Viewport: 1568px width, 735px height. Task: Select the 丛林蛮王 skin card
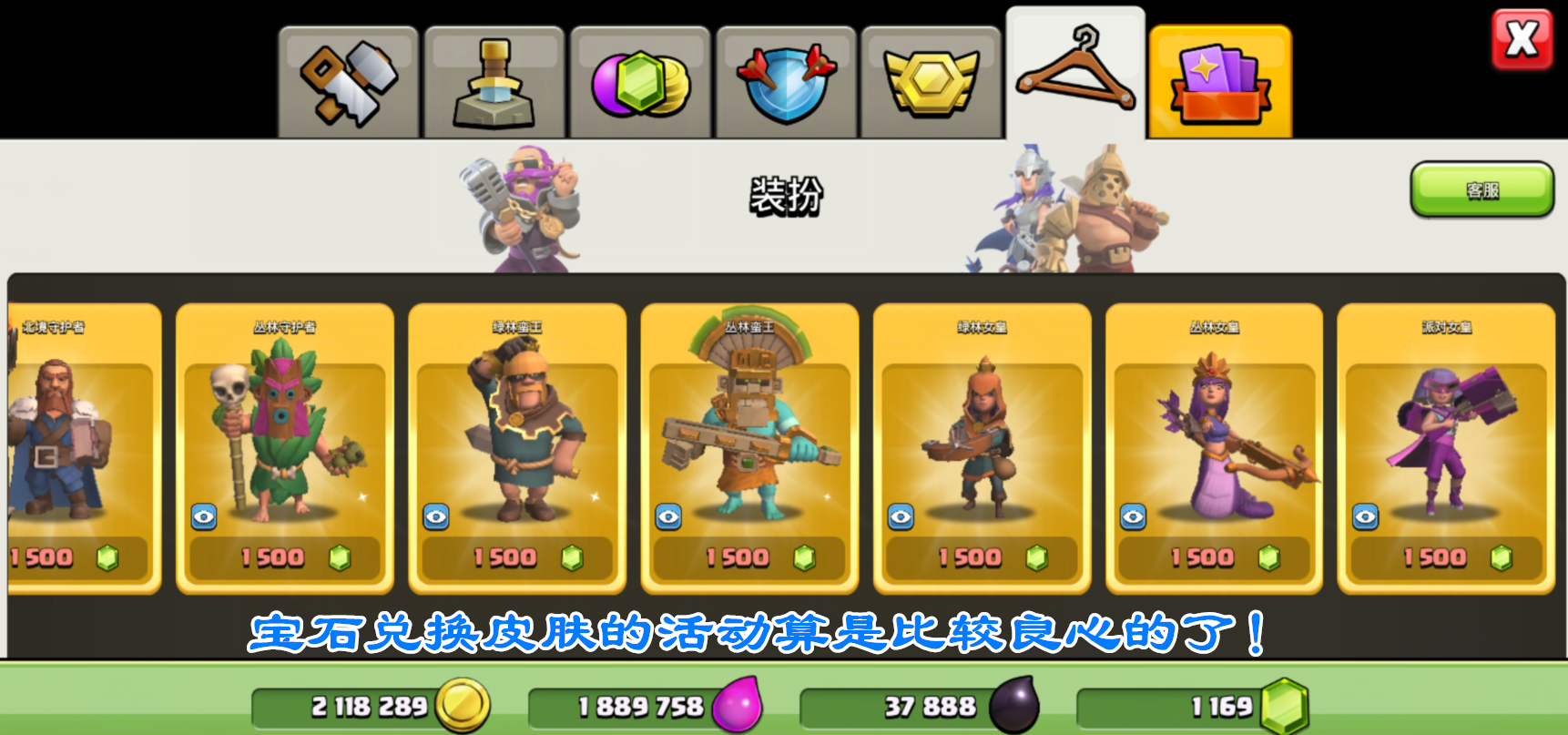click(749, 428)
